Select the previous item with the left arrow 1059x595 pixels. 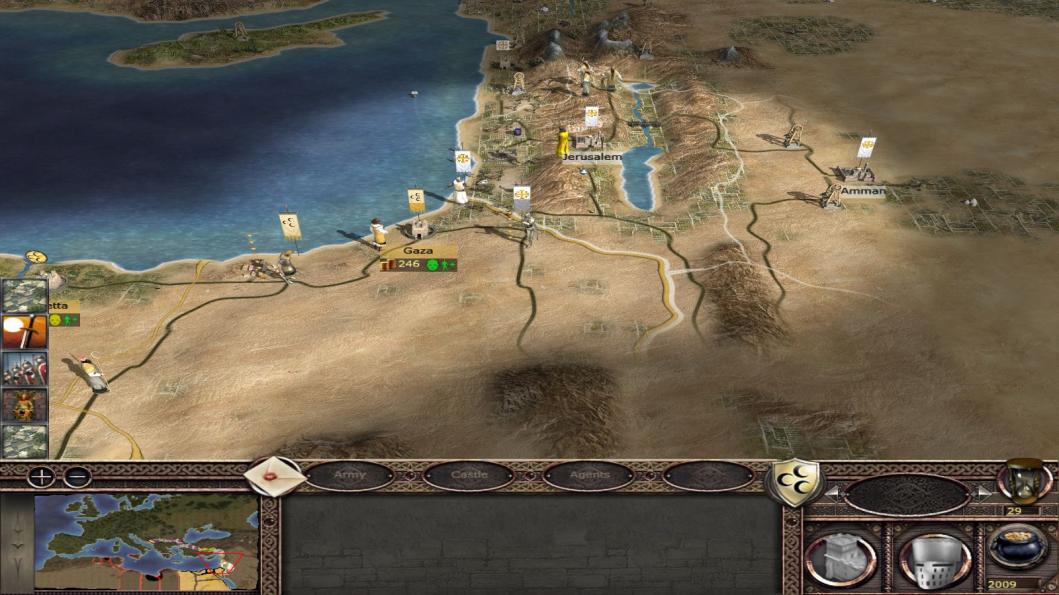click(x=830, y=493)
